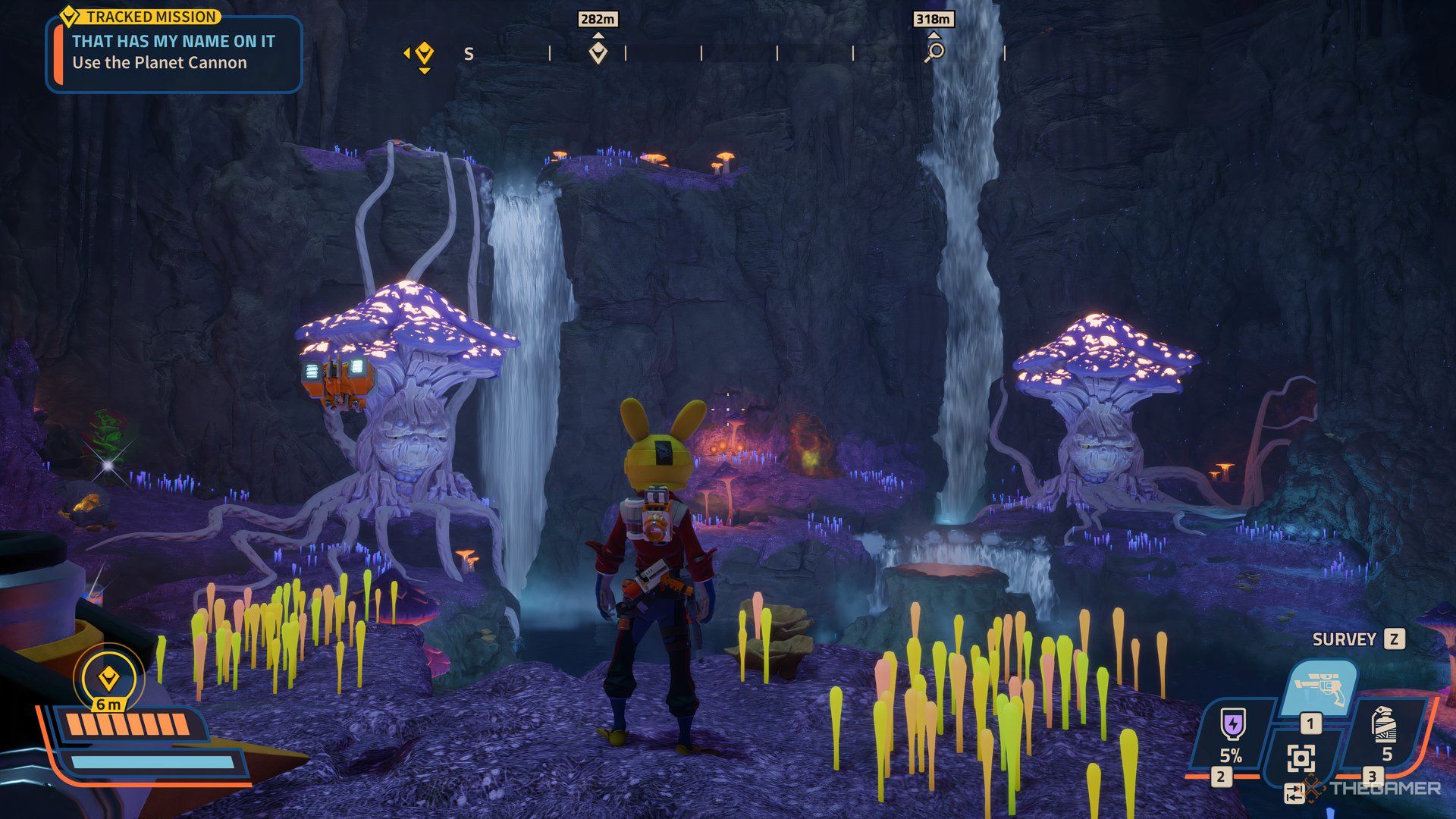The width and height of the screenshot is (1456, 819).
Task: Select the magnifying glass compass marker at 318m
Action: [x=936, y=52]
